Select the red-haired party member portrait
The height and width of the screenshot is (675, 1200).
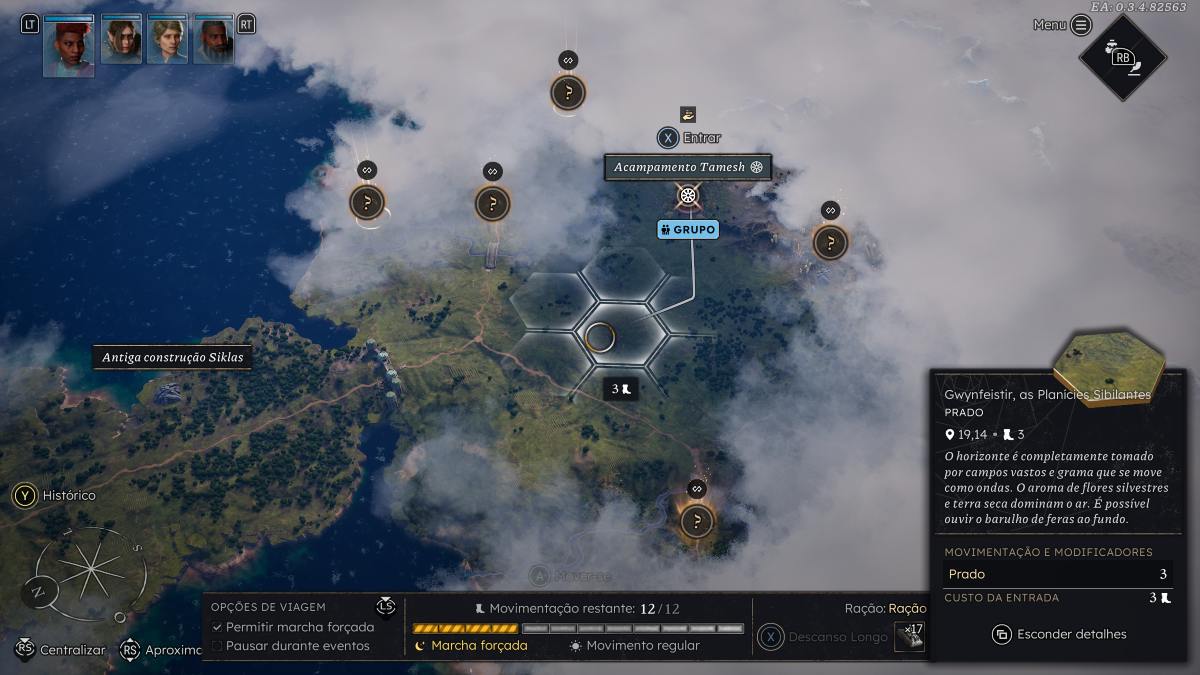pyautogui.click(x=69, y=46)
